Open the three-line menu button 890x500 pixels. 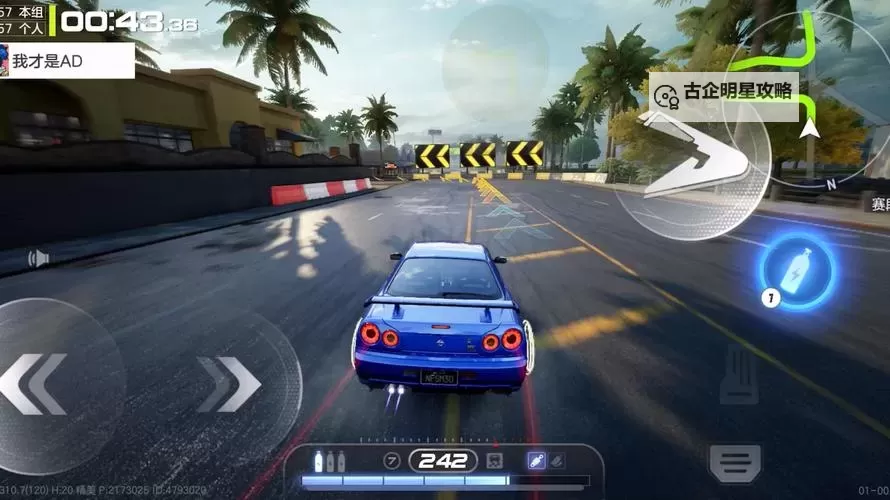coord(735,461)
